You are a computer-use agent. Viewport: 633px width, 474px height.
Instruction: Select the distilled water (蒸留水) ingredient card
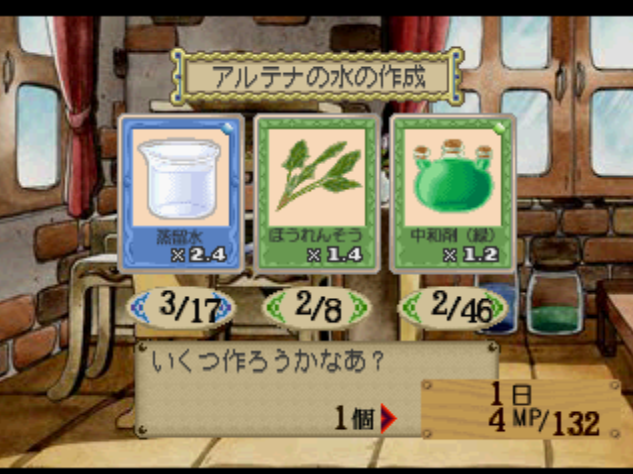[x=180, y=192]
